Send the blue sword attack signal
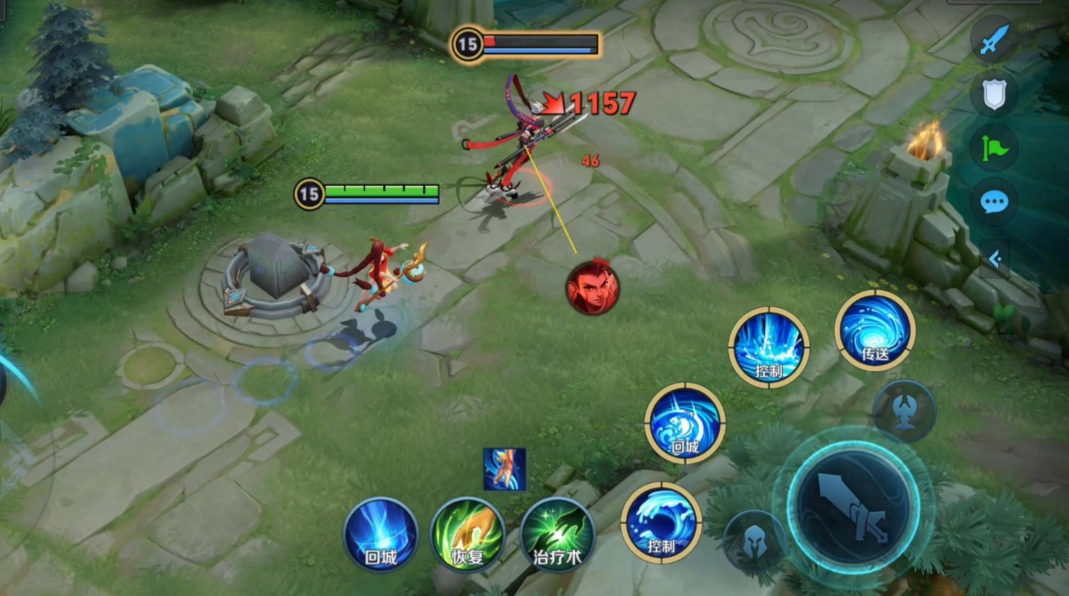 994,40
